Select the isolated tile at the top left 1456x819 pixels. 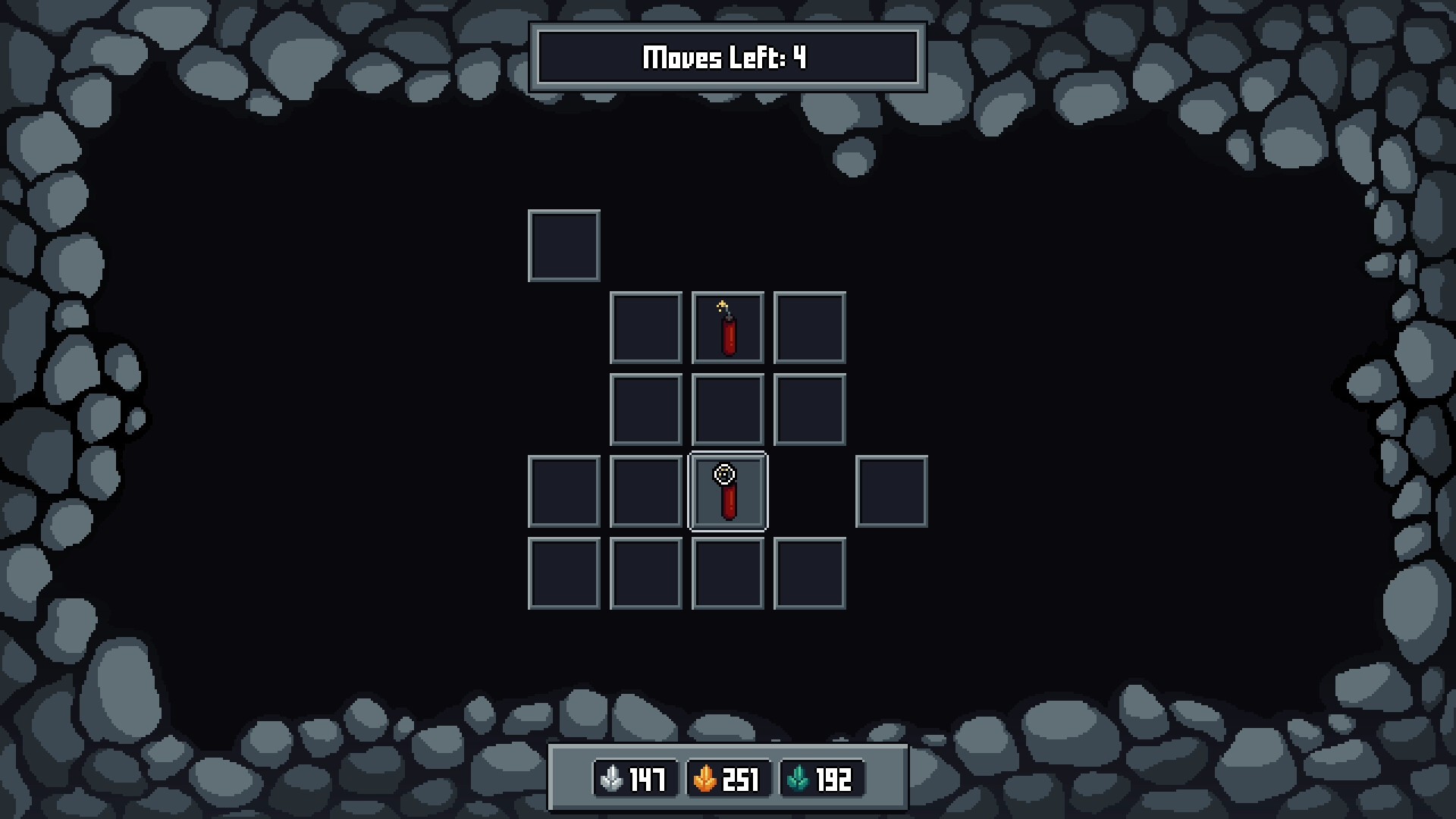tap(563, 246)
